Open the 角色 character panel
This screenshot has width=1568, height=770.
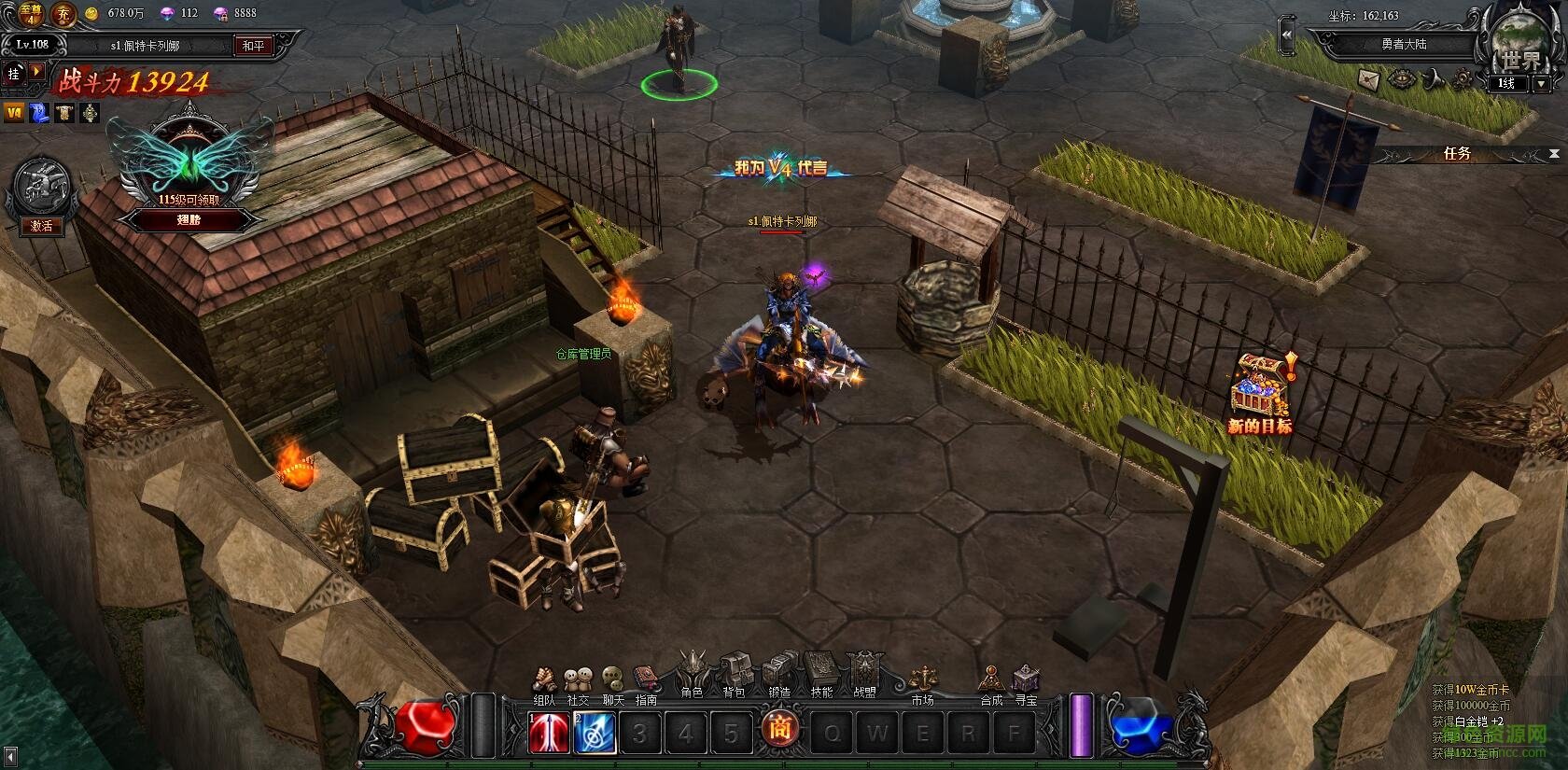[x=692, y=673]
